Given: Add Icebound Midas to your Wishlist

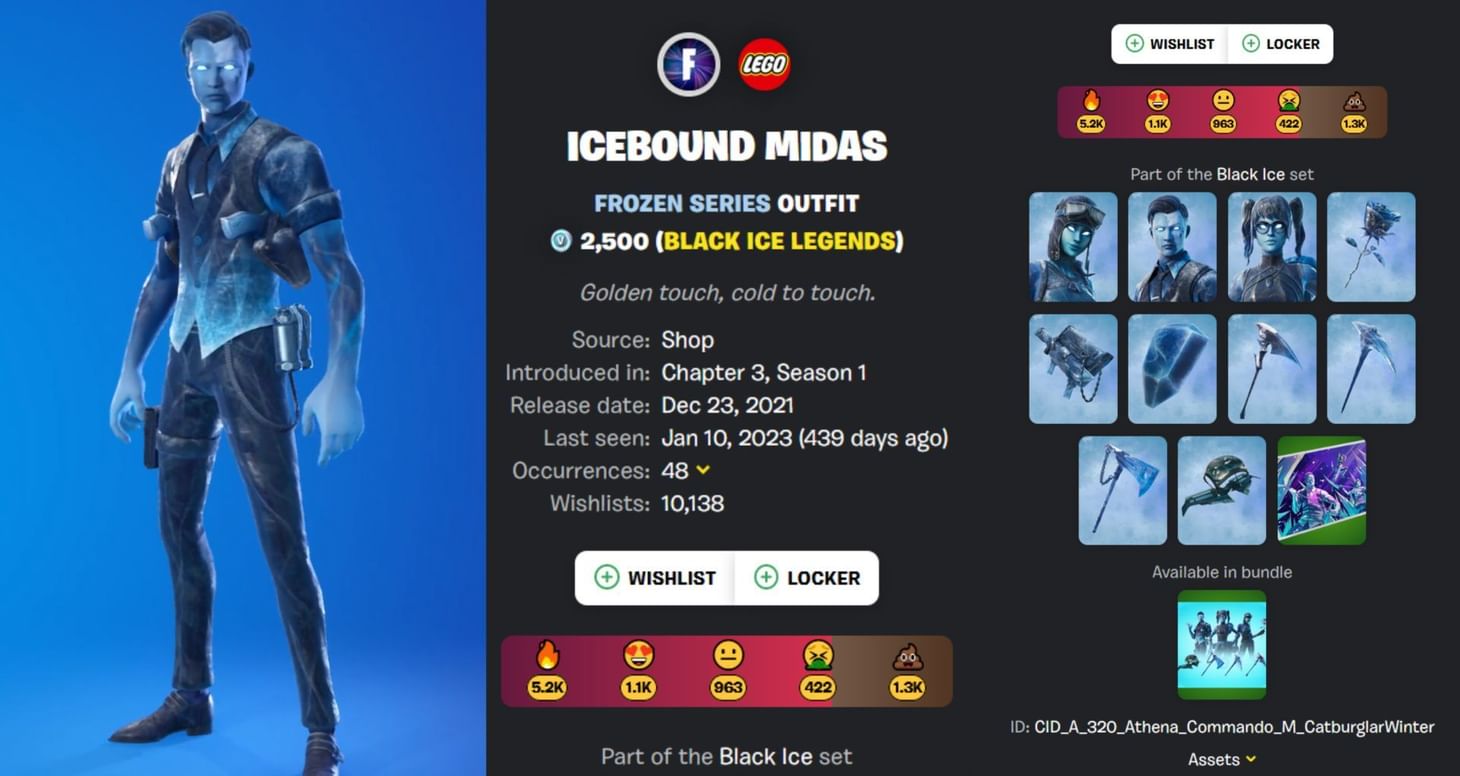Looking at the screenshot, I should (x=654, y=578).
